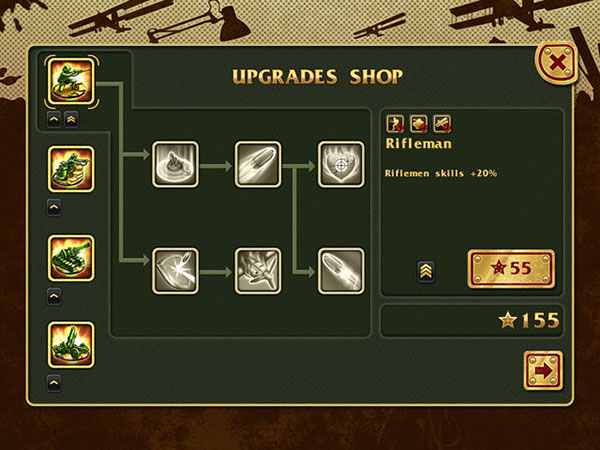Pick the flying shell upgrade node
The width and height of the screenshot is (600, 450).
tap(340, 268)
